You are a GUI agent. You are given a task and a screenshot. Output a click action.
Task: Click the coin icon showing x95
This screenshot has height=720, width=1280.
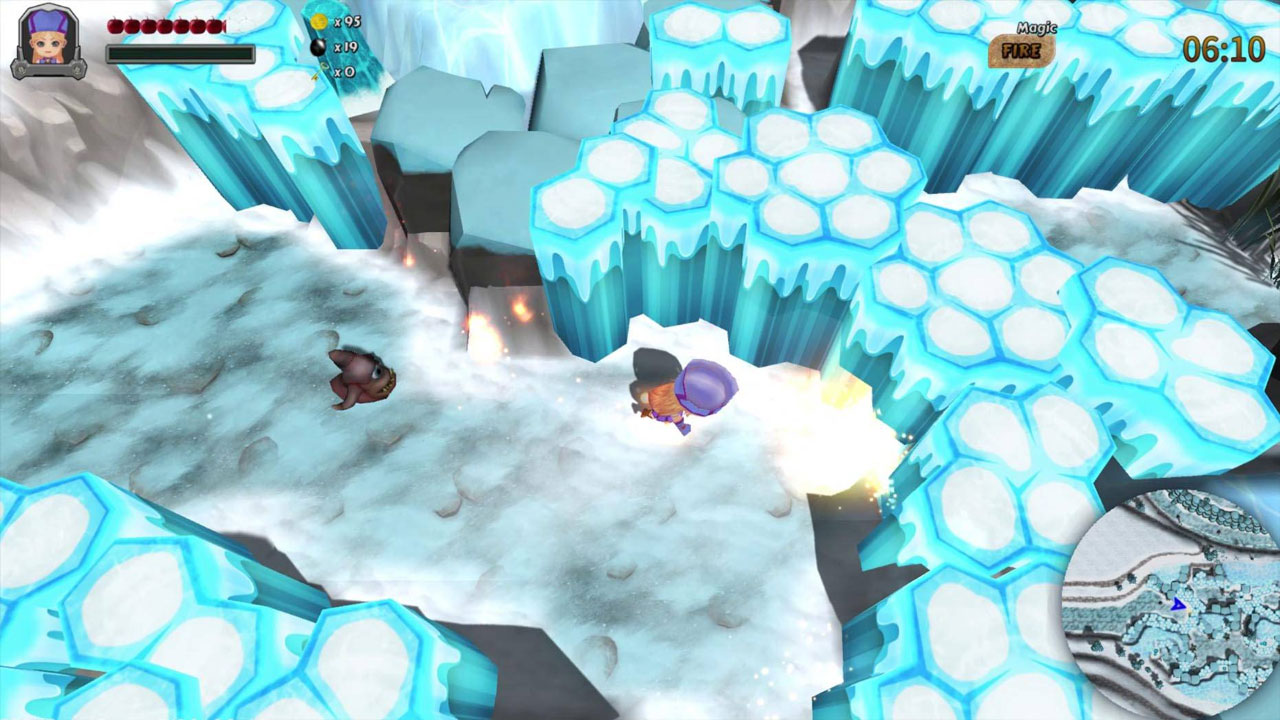coord(319,21)
